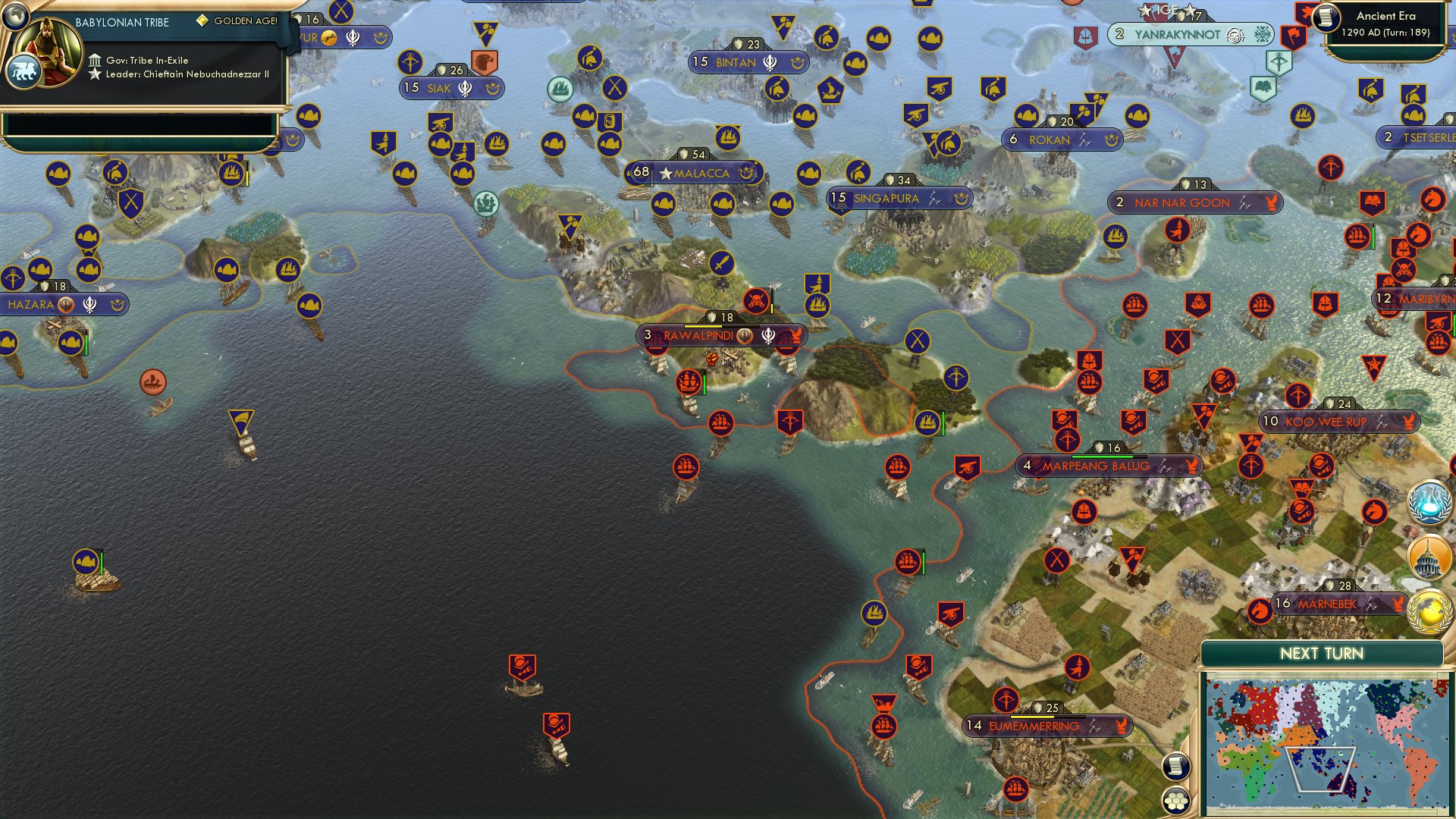Image resolution: width=1456 pixels, height=819 pixels.
Task: Open the notification log scroll icon
Action: pos(1175,766)
